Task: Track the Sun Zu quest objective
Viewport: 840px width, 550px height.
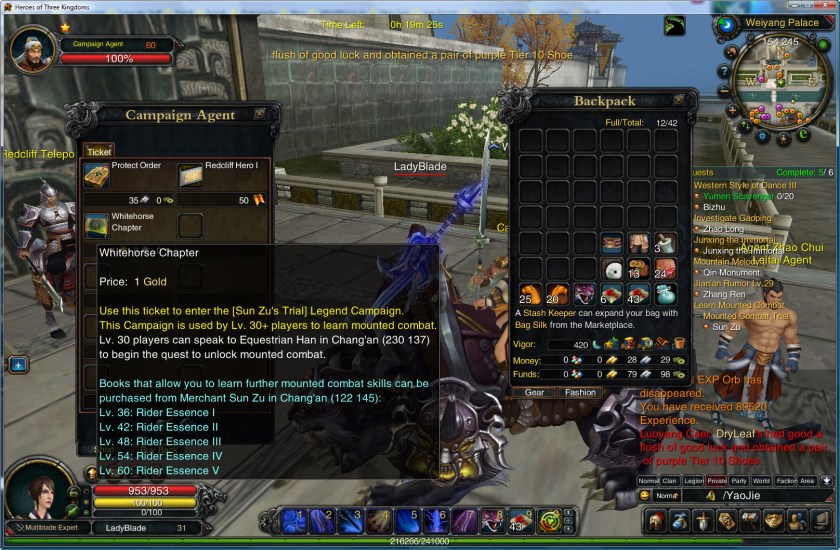Action: [726, 326]
